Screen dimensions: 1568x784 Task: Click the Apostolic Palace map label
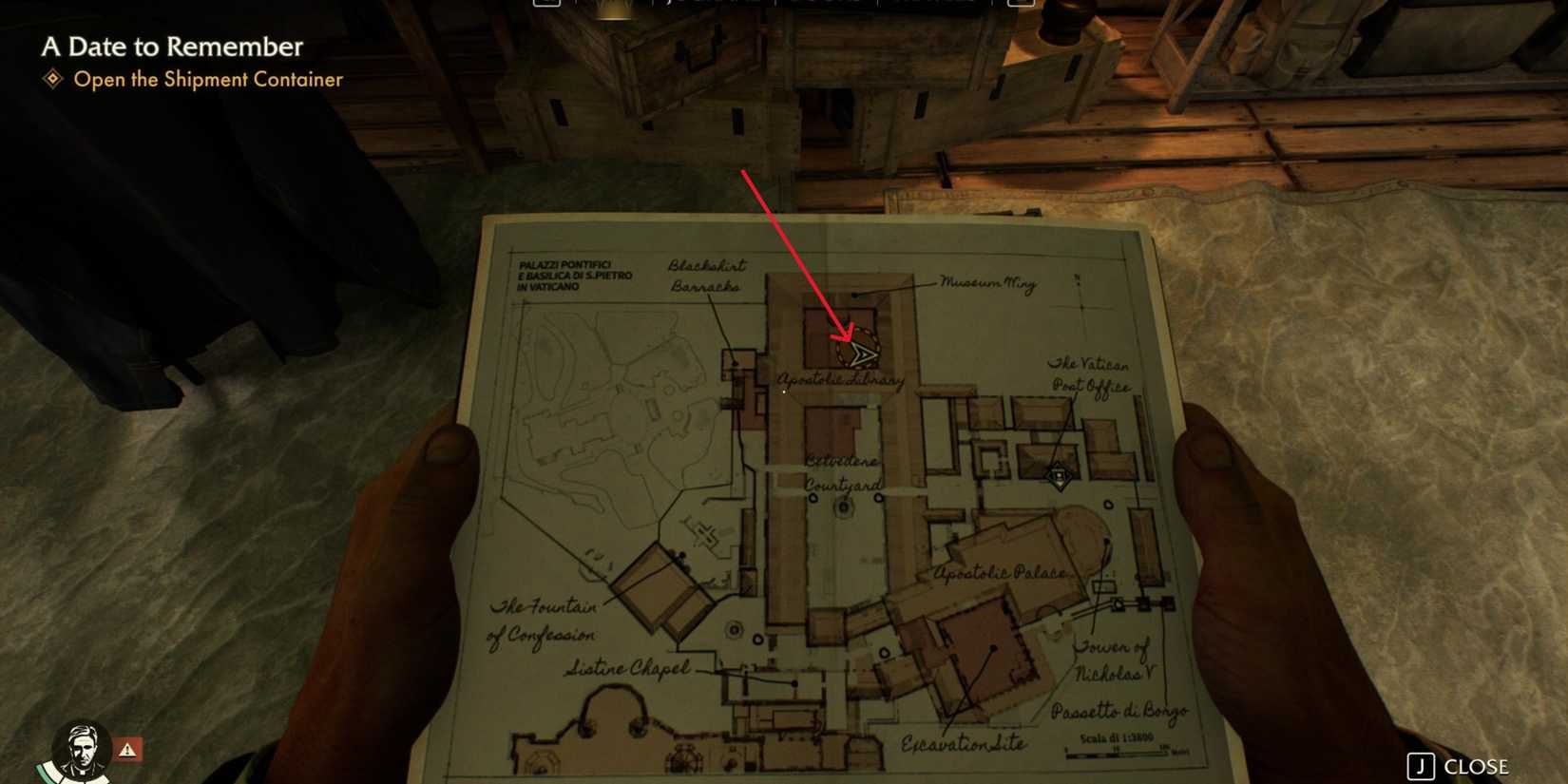[x=1001, y=573]
